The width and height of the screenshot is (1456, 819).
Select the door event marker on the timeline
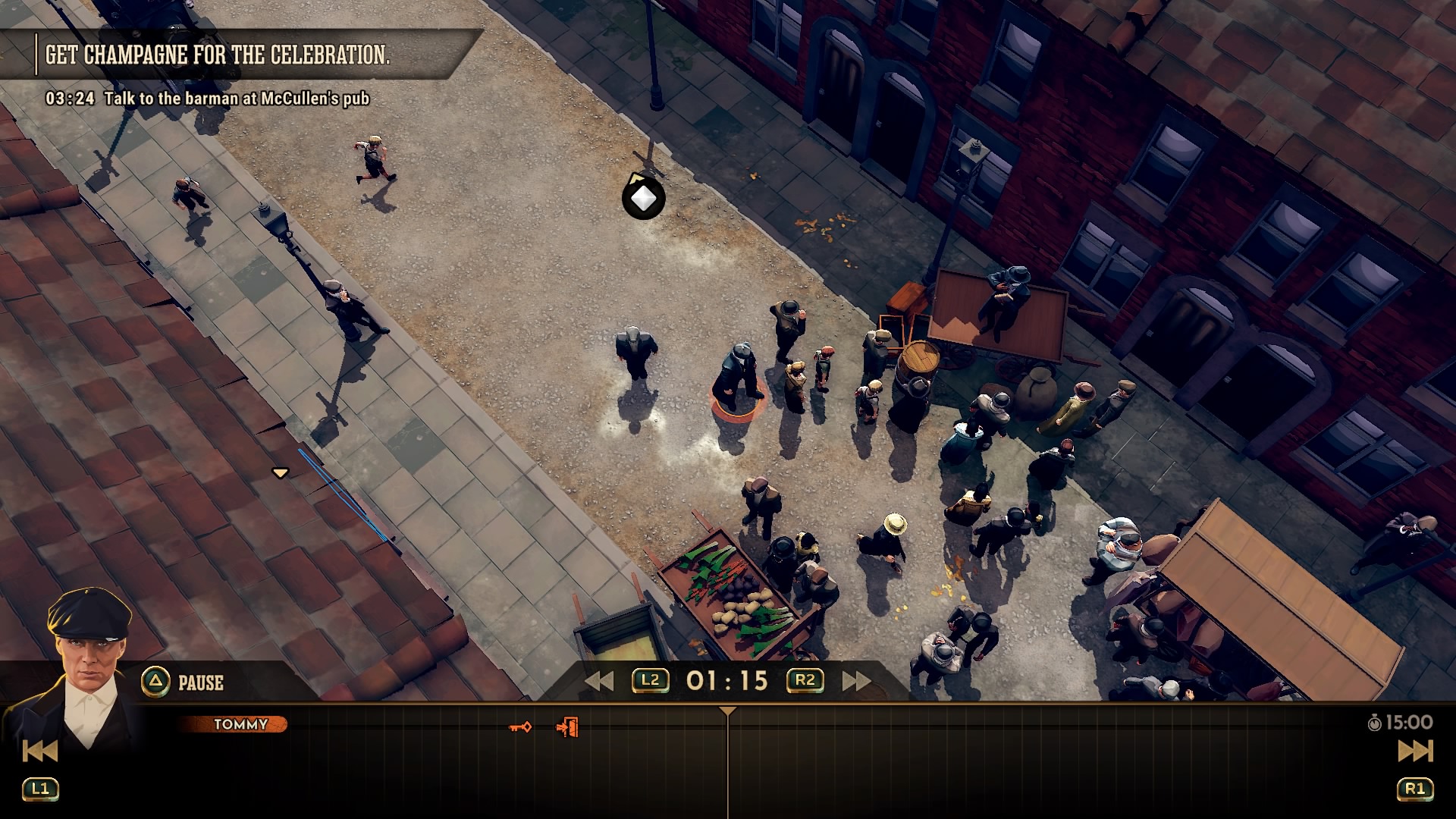[567, 727]
